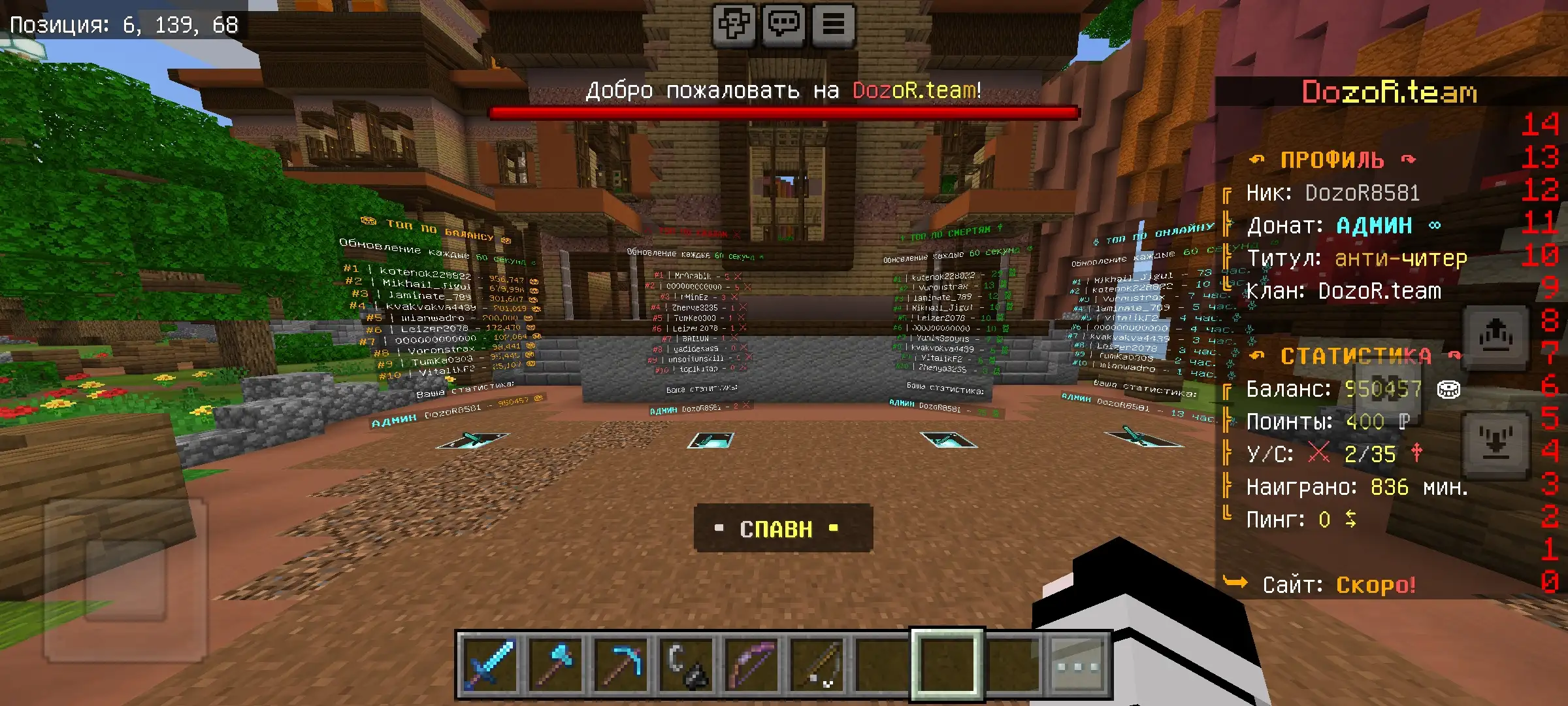Open the emote menu button
The width and height of the screenshot is (1568, 706).
pyautogui.click(x=734, y=25)
